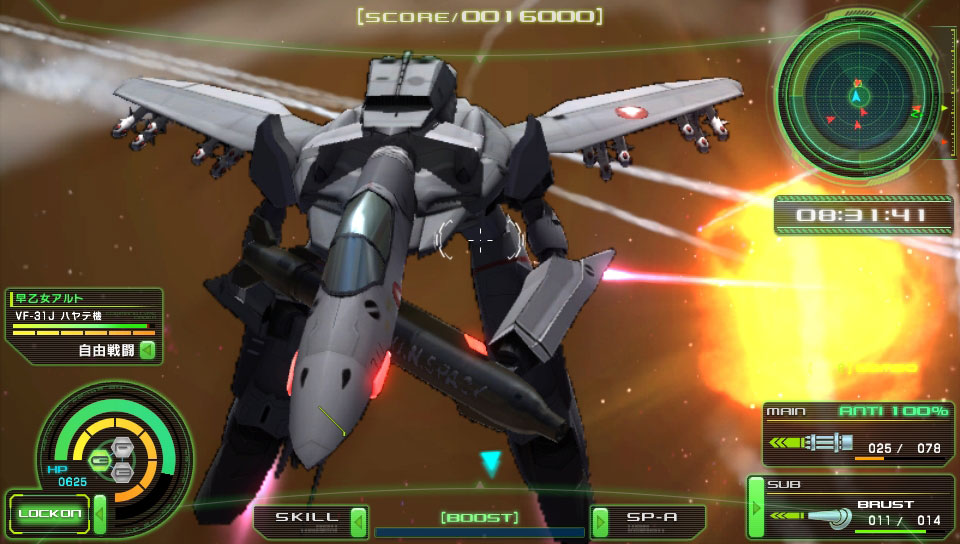Open the SKILL panel
960x544 pixels.
(x=301, y=519)
